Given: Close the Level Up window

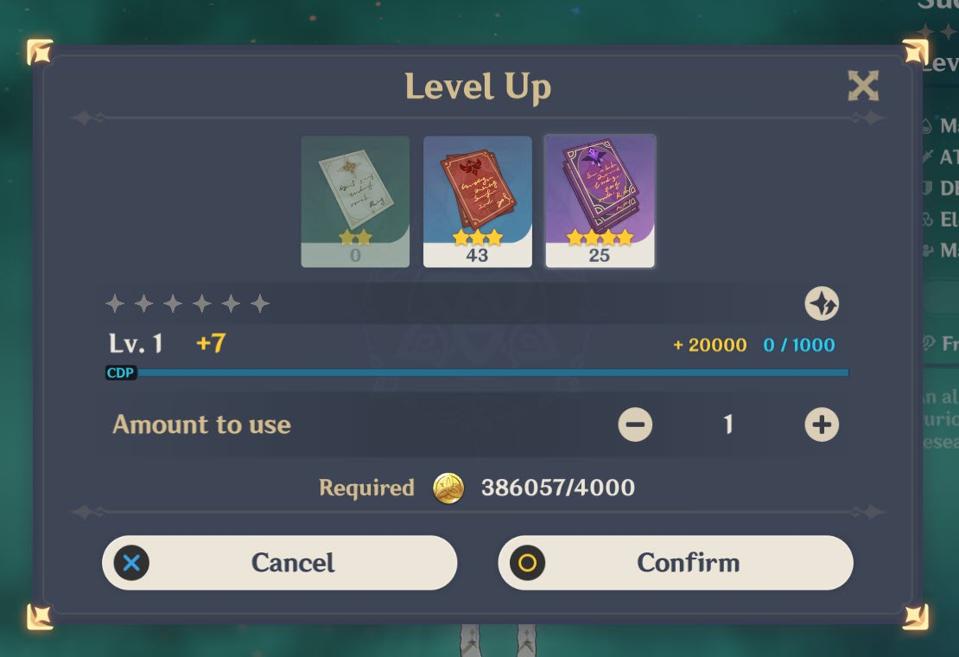Looking at the screenshot, I should point(862,86).
